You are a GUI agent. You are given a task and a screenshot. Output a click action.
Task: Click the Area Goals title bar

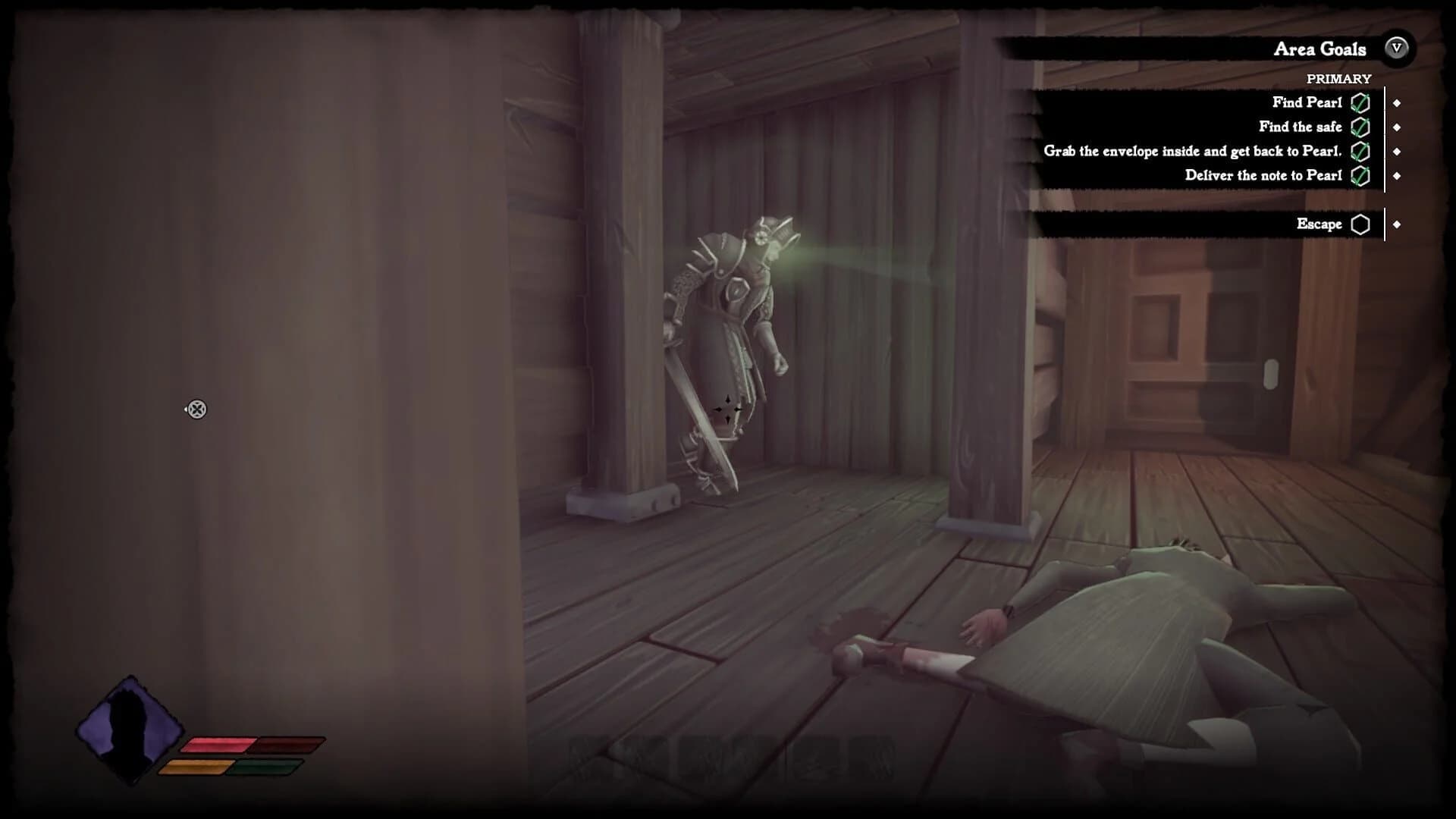point(1319,49)
